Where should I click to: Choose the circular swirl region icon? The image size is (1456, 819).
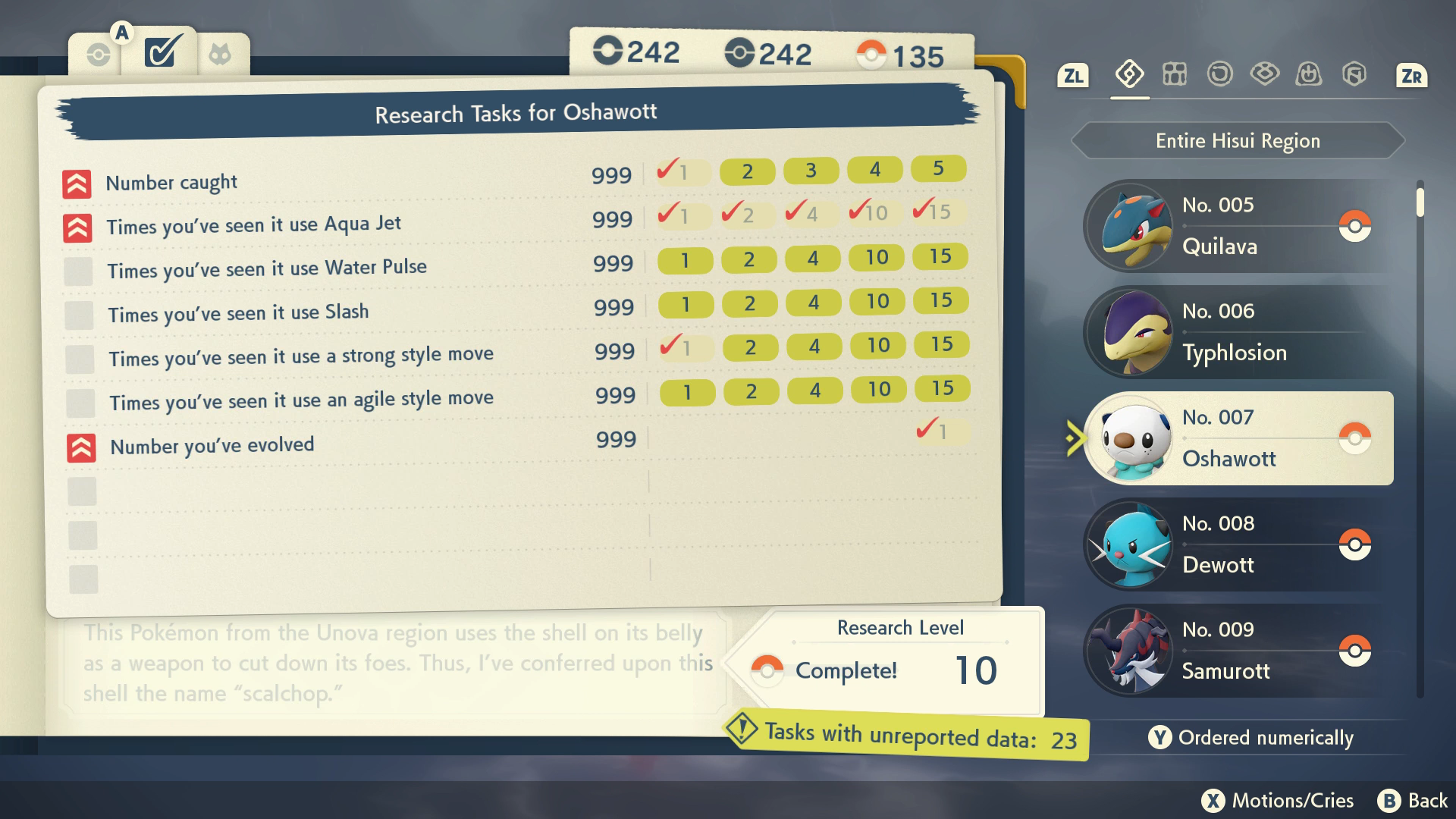pos(1219,75)
